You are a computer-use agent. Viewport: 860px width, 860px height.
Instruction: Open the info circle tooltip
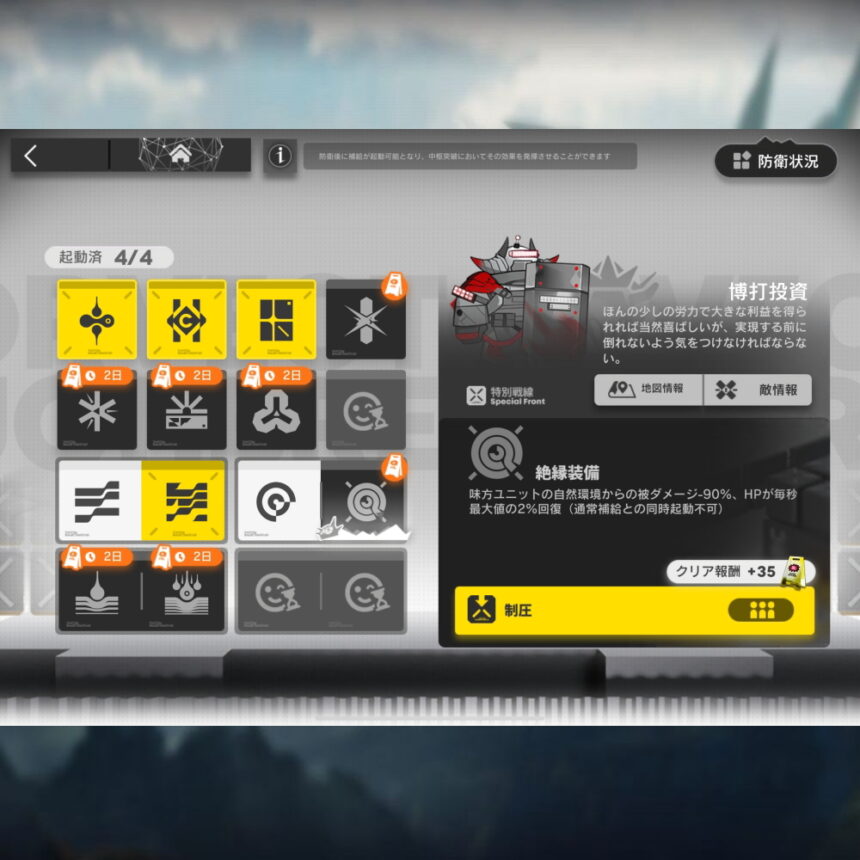[280, 156]
